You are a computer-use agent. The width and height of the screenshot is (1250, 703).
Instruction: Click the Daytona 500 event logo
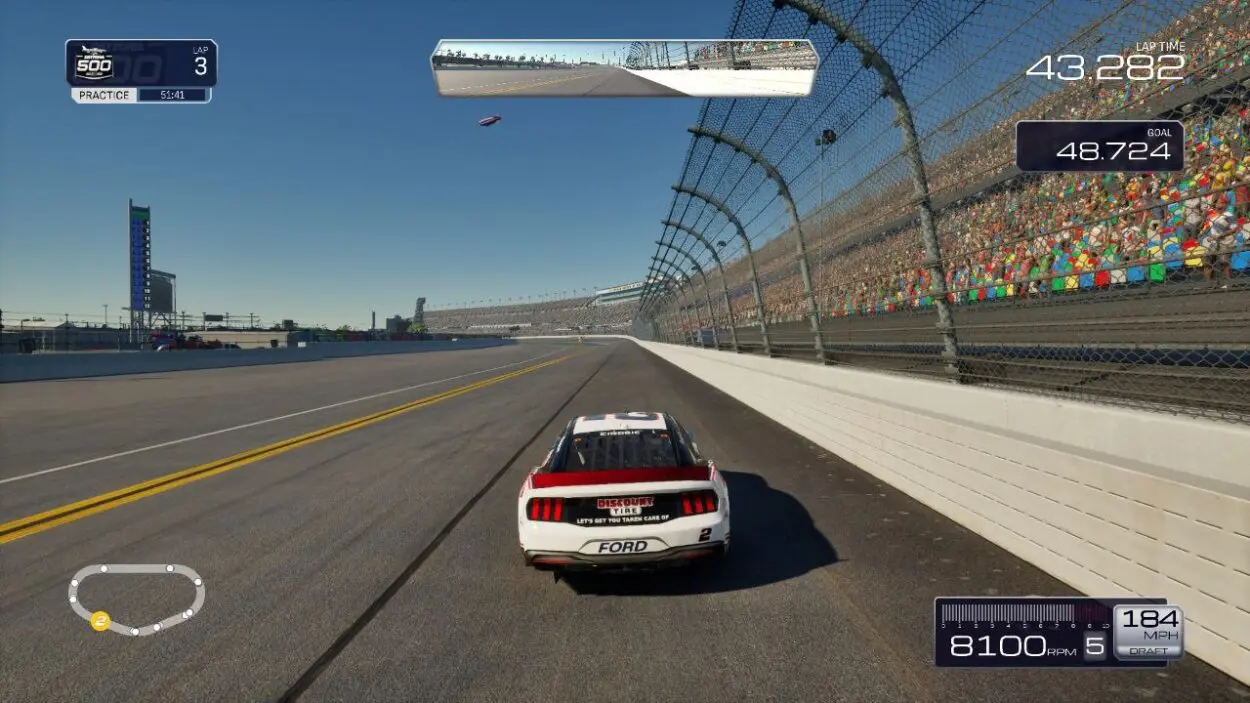coord(95,64)
